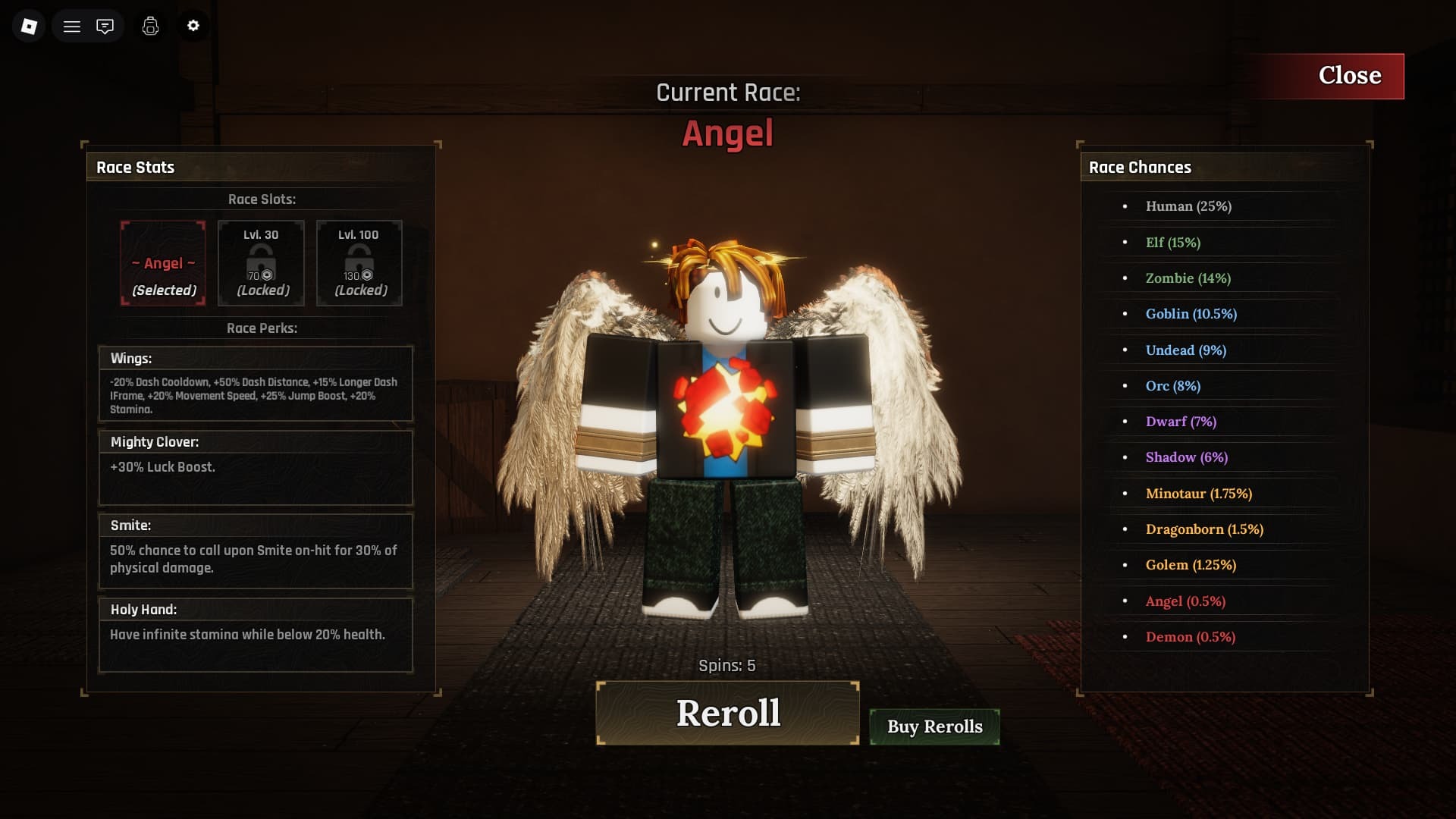Open the hamburger leaderboard menu

[72, 25]
